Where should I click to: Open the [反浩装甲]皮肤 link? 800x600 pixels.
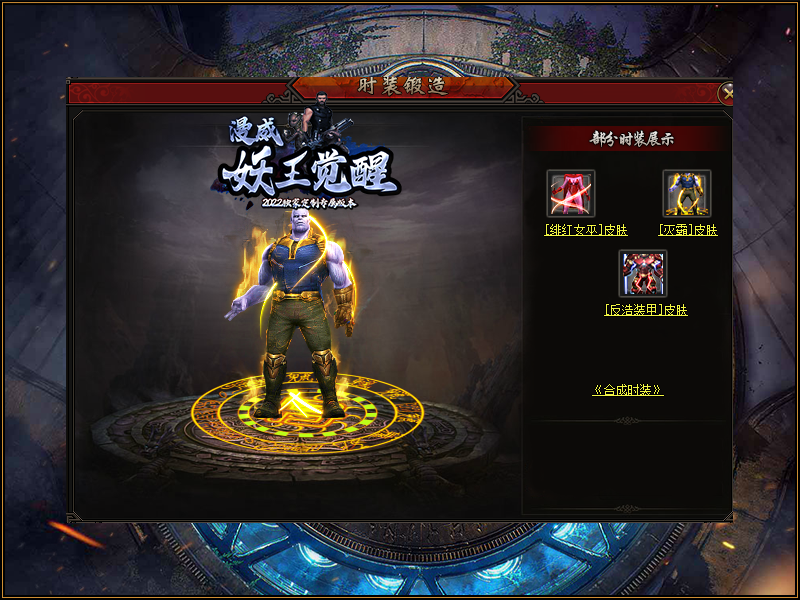coord(646,310)
